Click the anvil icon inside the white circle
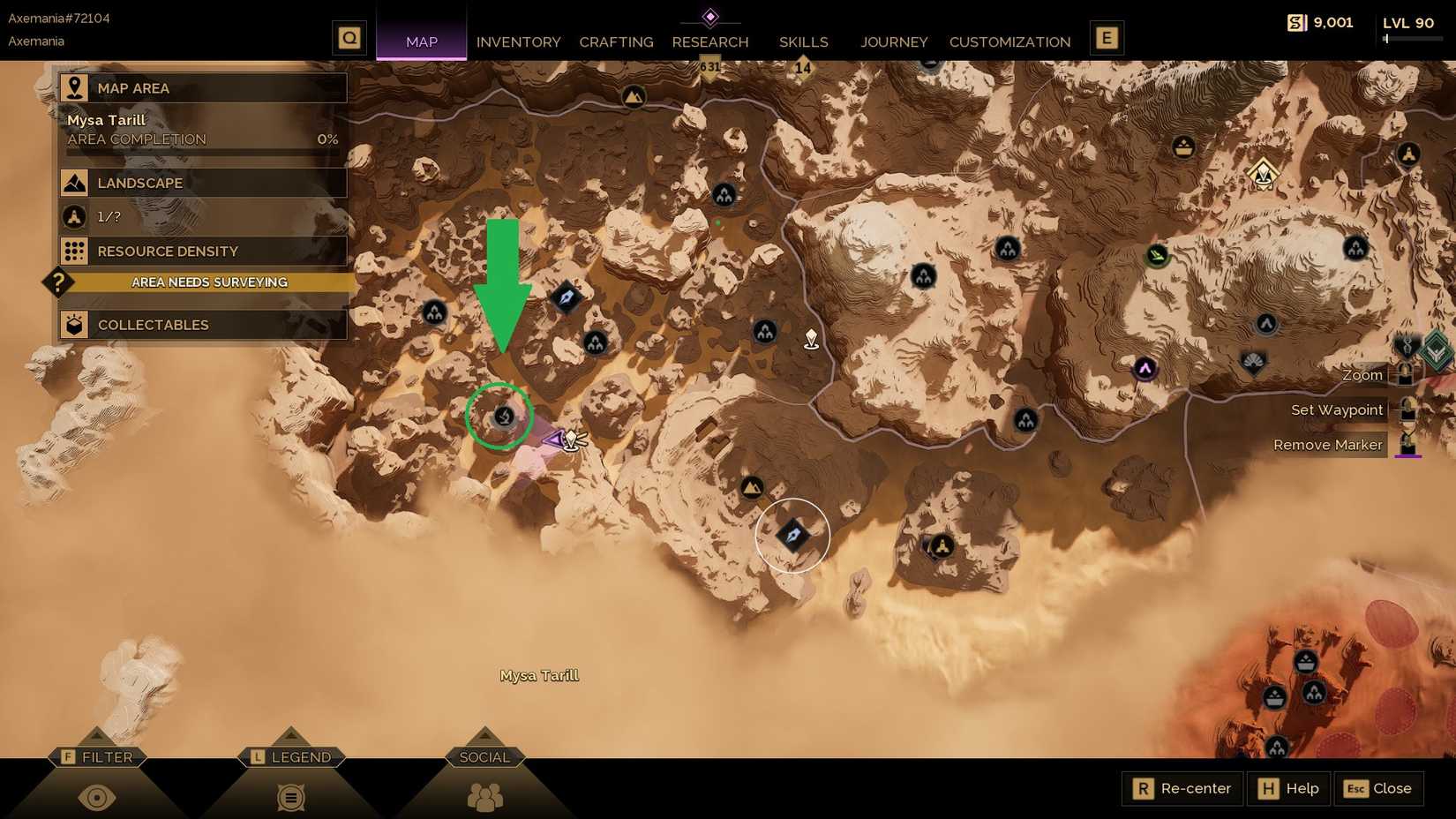 pos(792,533)
